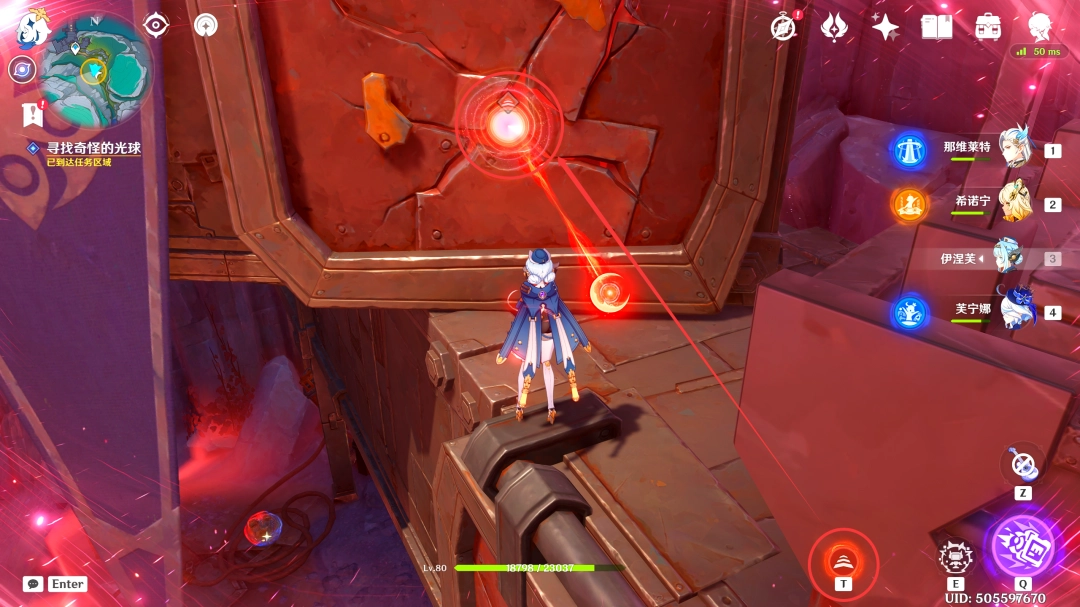Open the character screen icon

pos(1041,27)
